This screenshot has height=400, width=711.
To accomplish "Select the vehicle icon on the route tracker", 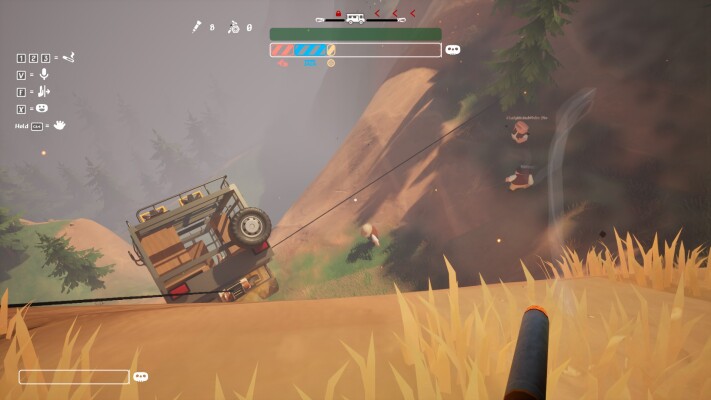I will point(355,17).
